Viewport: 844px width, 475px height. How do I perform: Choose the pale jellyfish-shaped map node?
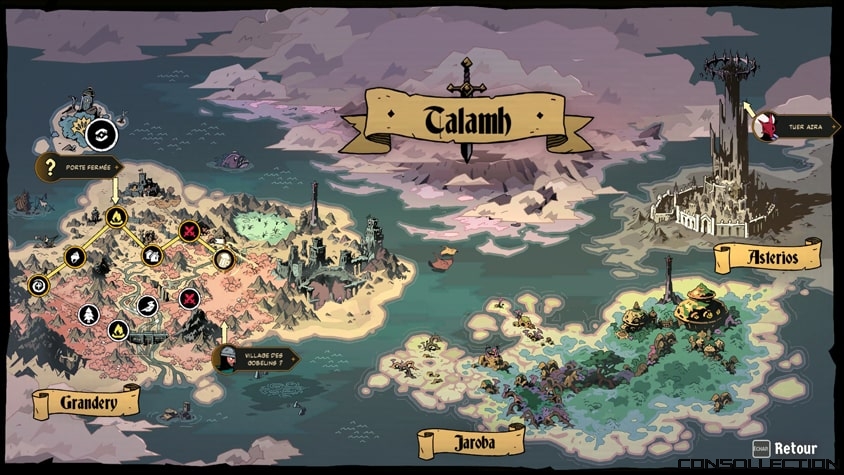click(x=224, y=259)
